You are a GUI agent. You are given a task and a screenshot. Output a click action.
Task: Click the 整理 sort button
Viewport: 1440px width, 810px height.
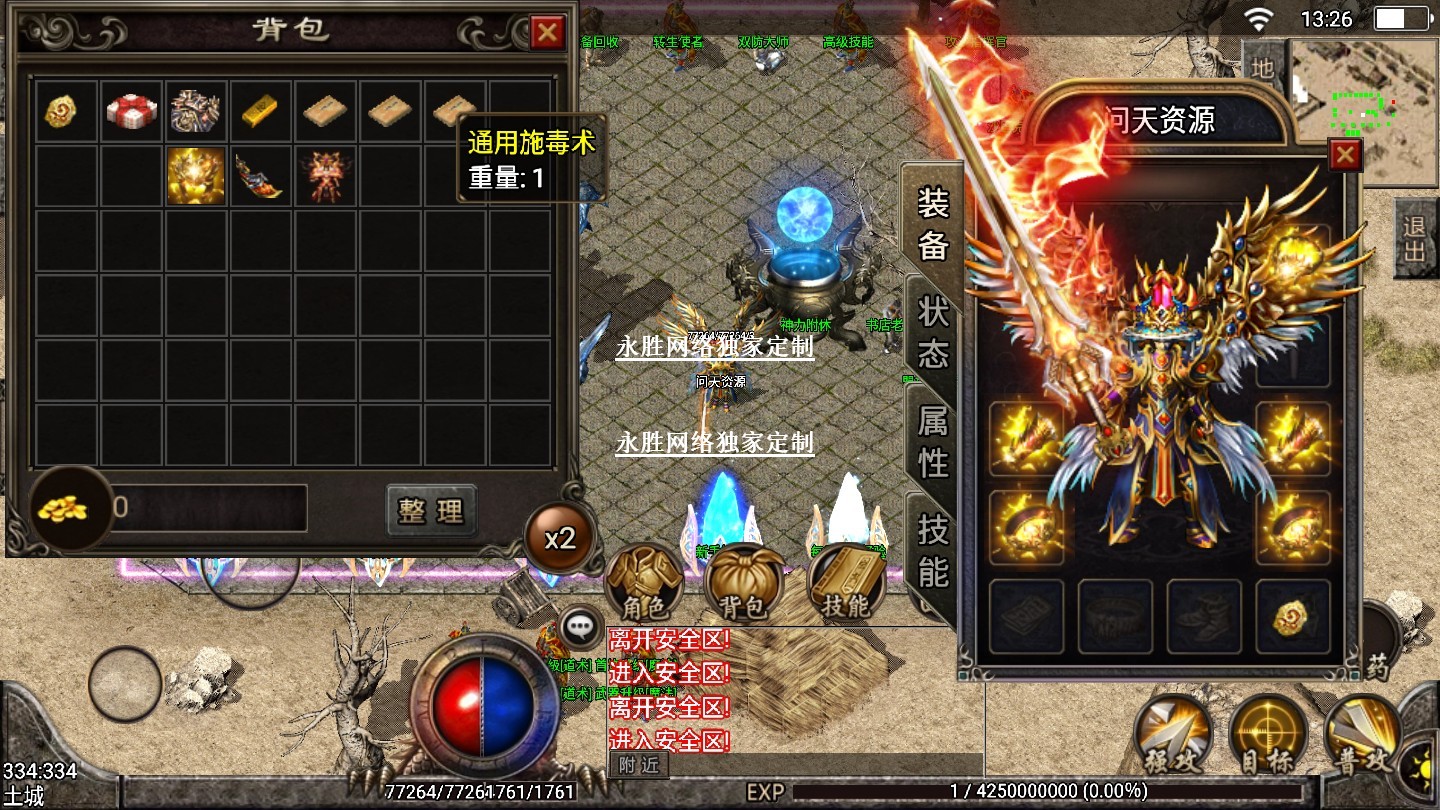tap(431, 510)
